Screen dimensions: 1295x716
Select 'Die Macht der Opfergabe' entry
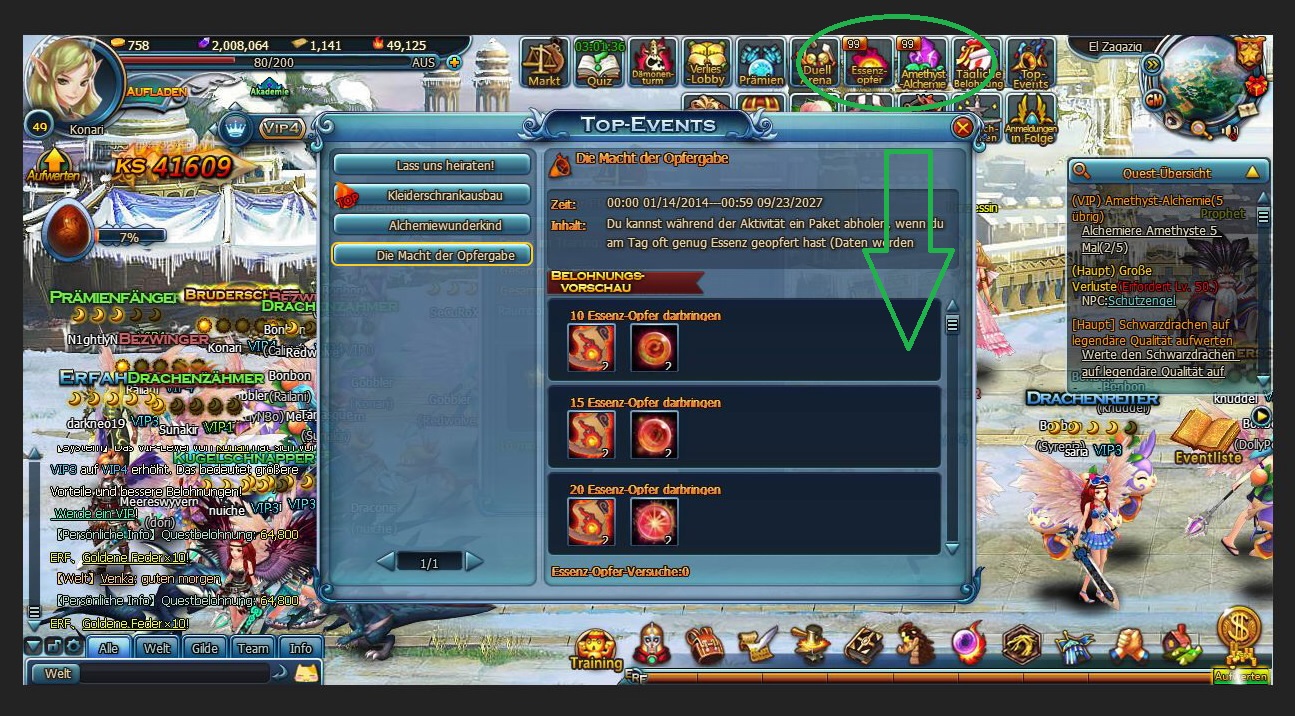(x=431, y=255)
